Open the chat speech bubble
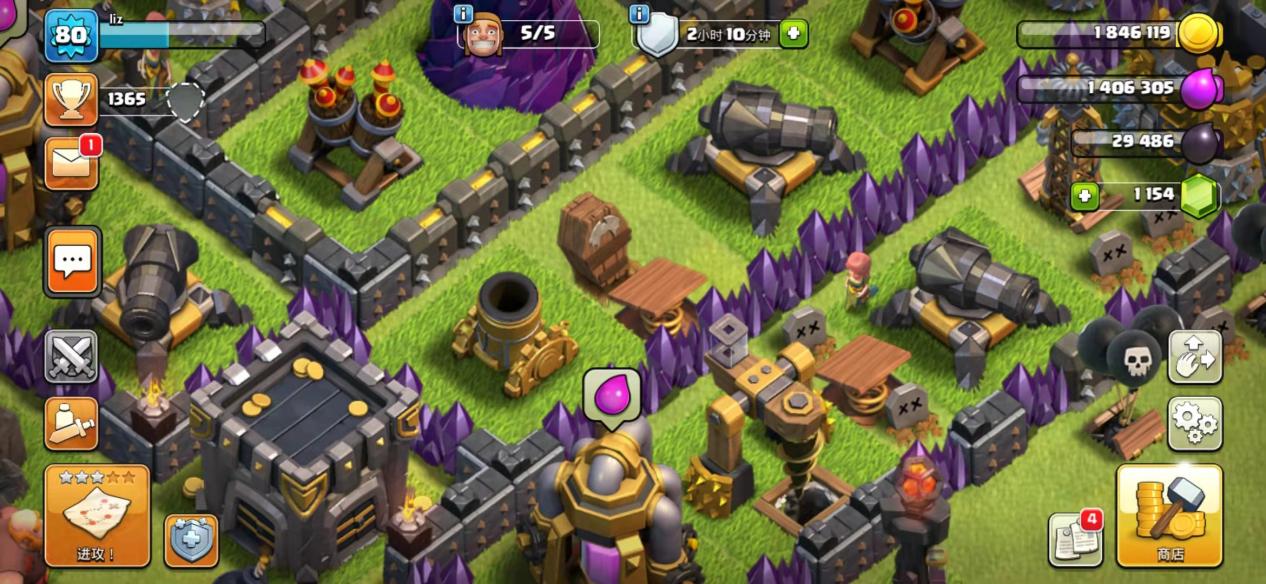 click(x=72, y=261)
